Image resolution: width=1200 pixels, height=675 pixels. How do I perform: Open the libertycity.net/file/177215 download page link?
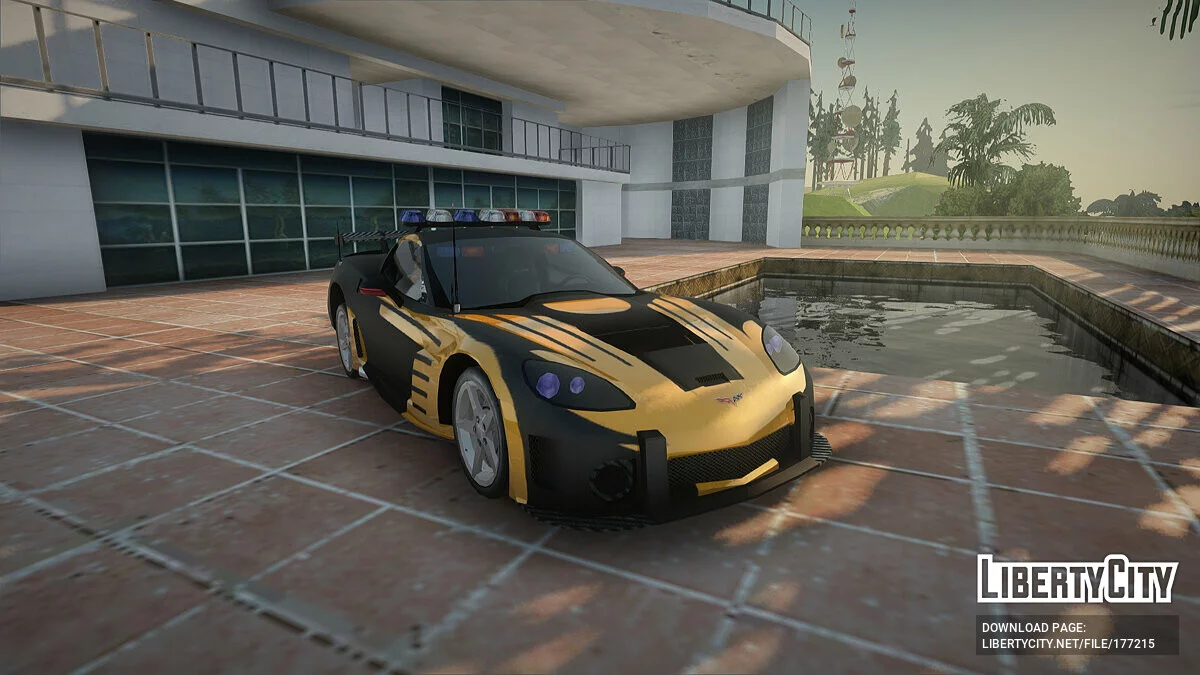coord(1068,644)
